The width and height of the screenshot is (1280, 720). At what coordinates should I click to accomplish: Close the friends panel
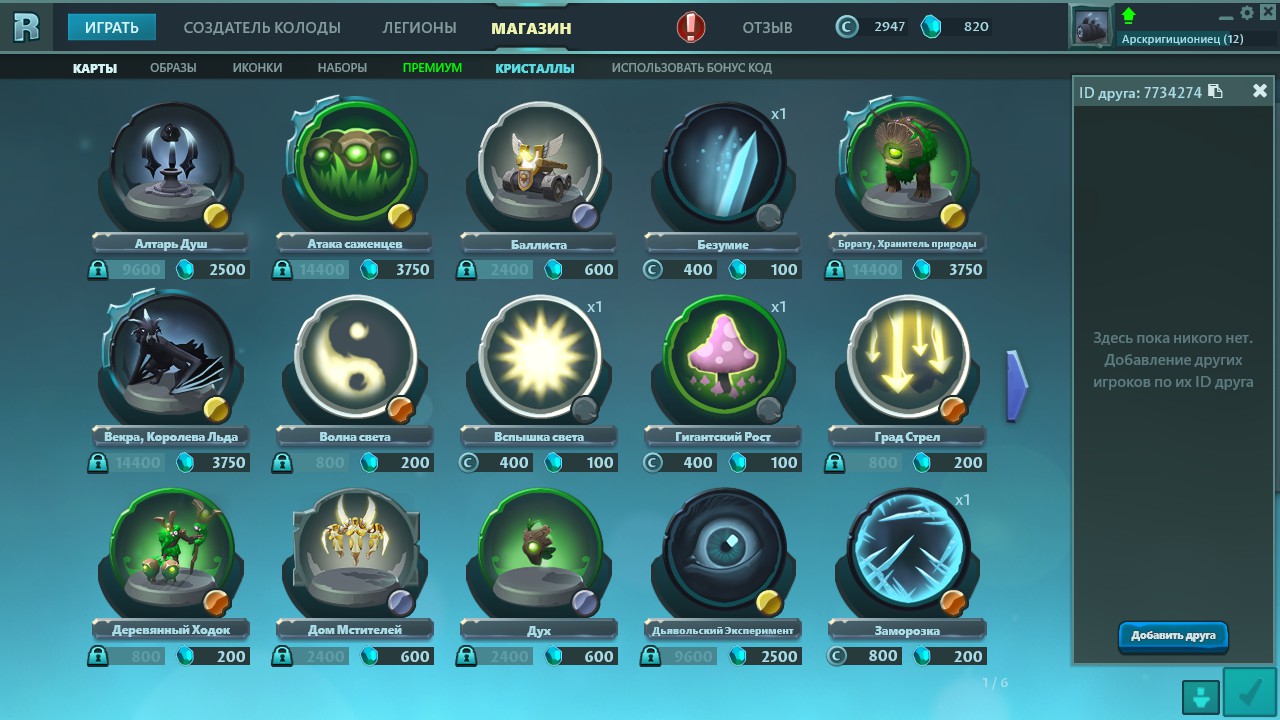(1260, 91)
